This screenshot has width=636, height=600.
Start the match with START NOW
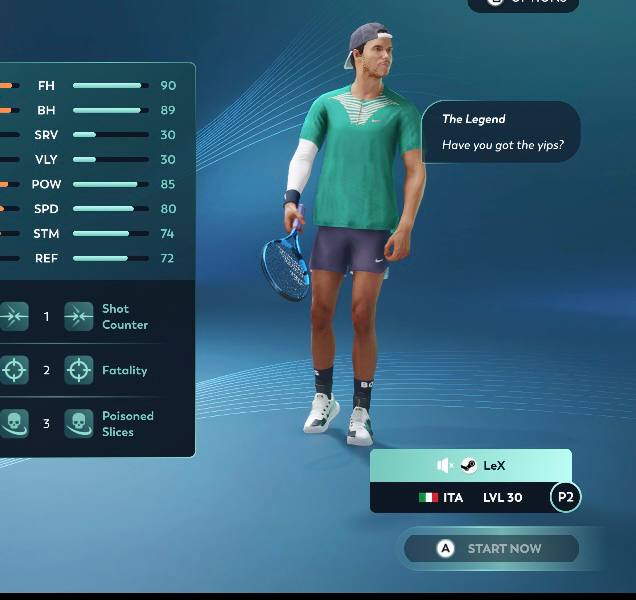[491, 548]
